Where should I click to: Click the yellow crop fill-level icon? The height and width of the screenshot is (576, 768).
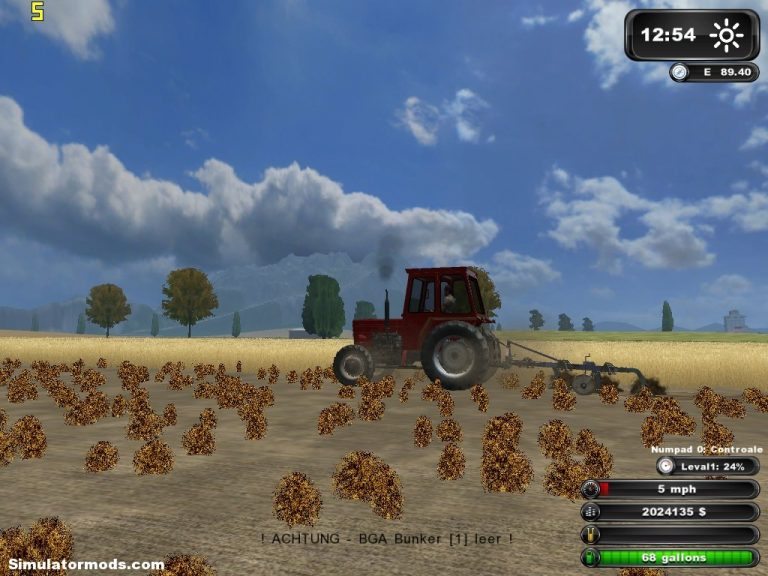[591, 535]
